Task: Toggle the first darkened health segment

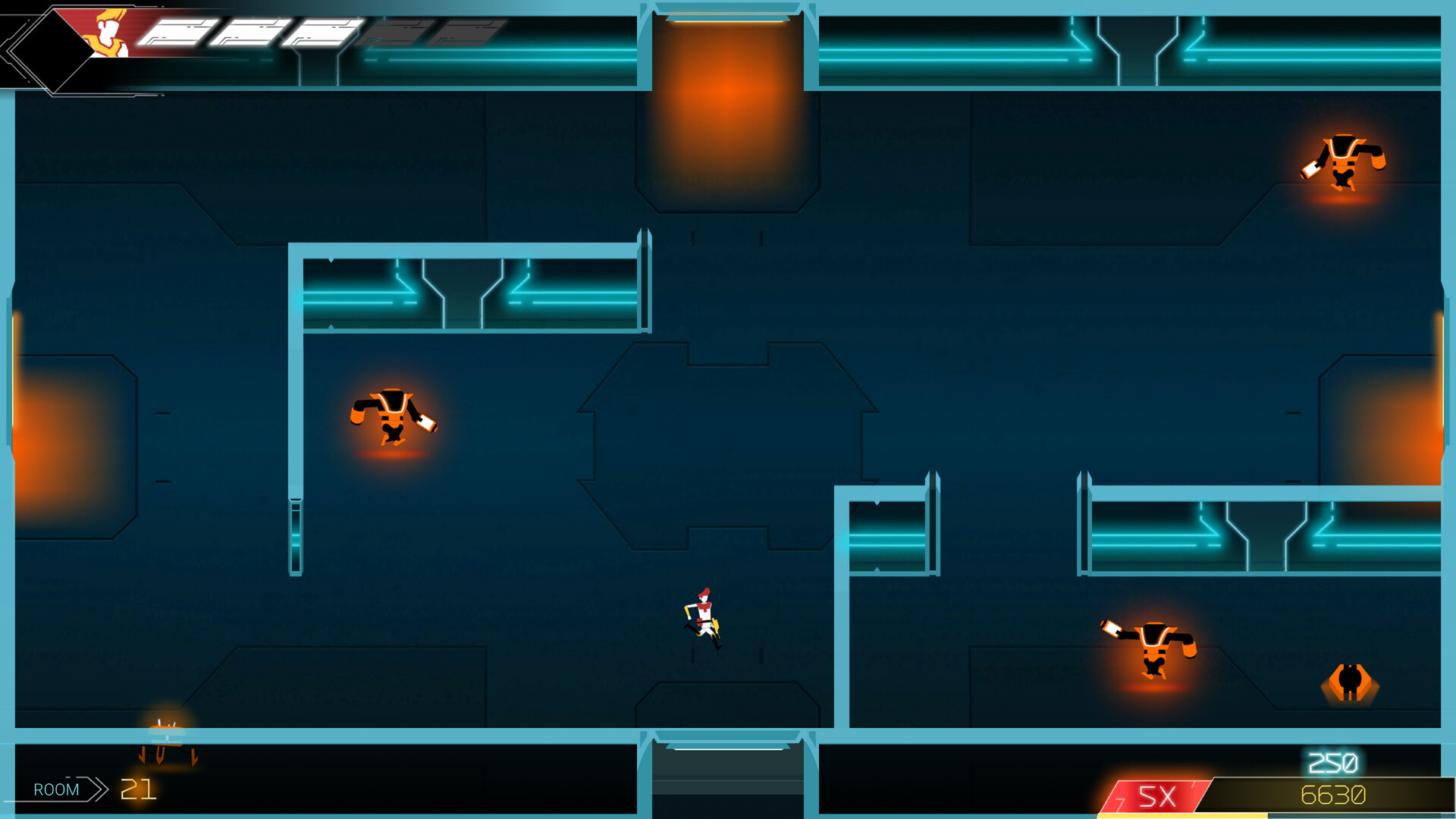Action: [x=395, y=33]
